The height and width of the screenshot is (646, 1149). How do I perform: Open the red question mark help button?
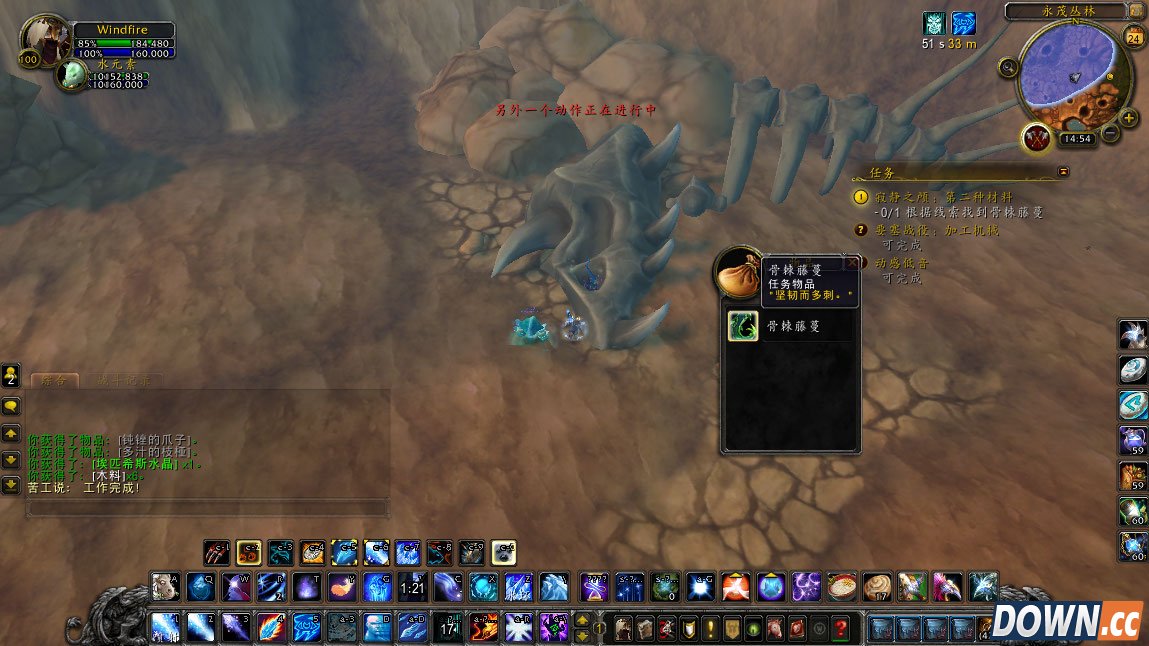tap(842, 628)
